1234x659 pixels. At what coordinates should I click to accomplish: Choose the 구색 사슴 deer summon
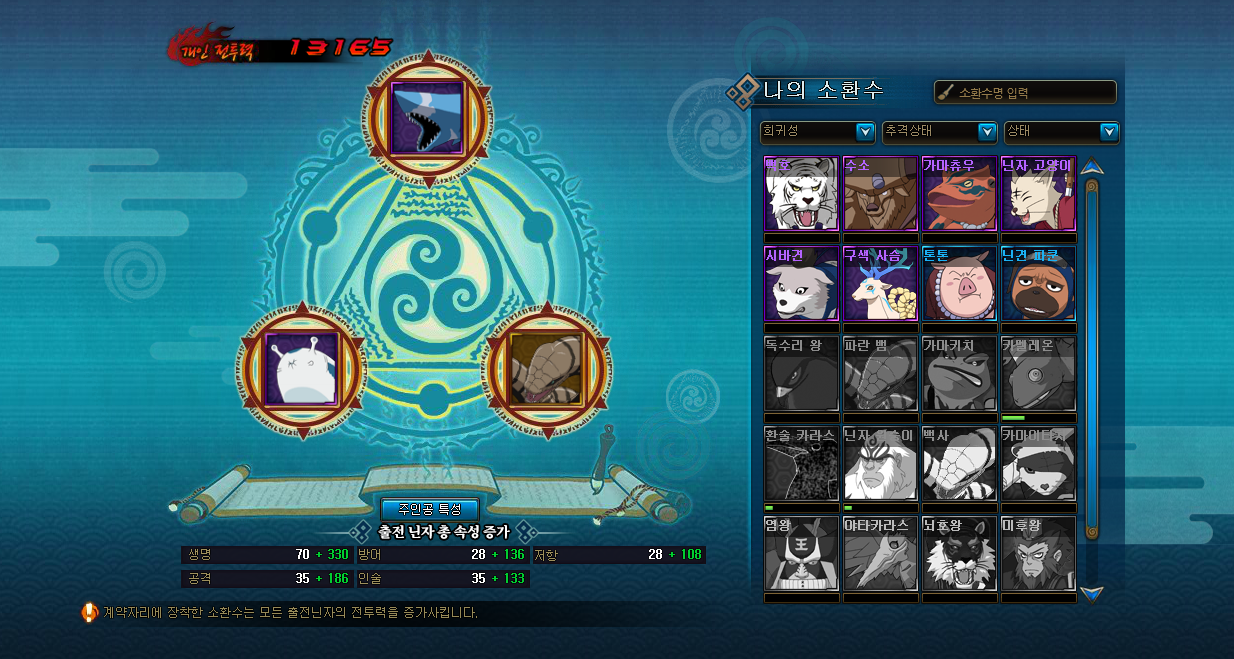coord(880,284)
